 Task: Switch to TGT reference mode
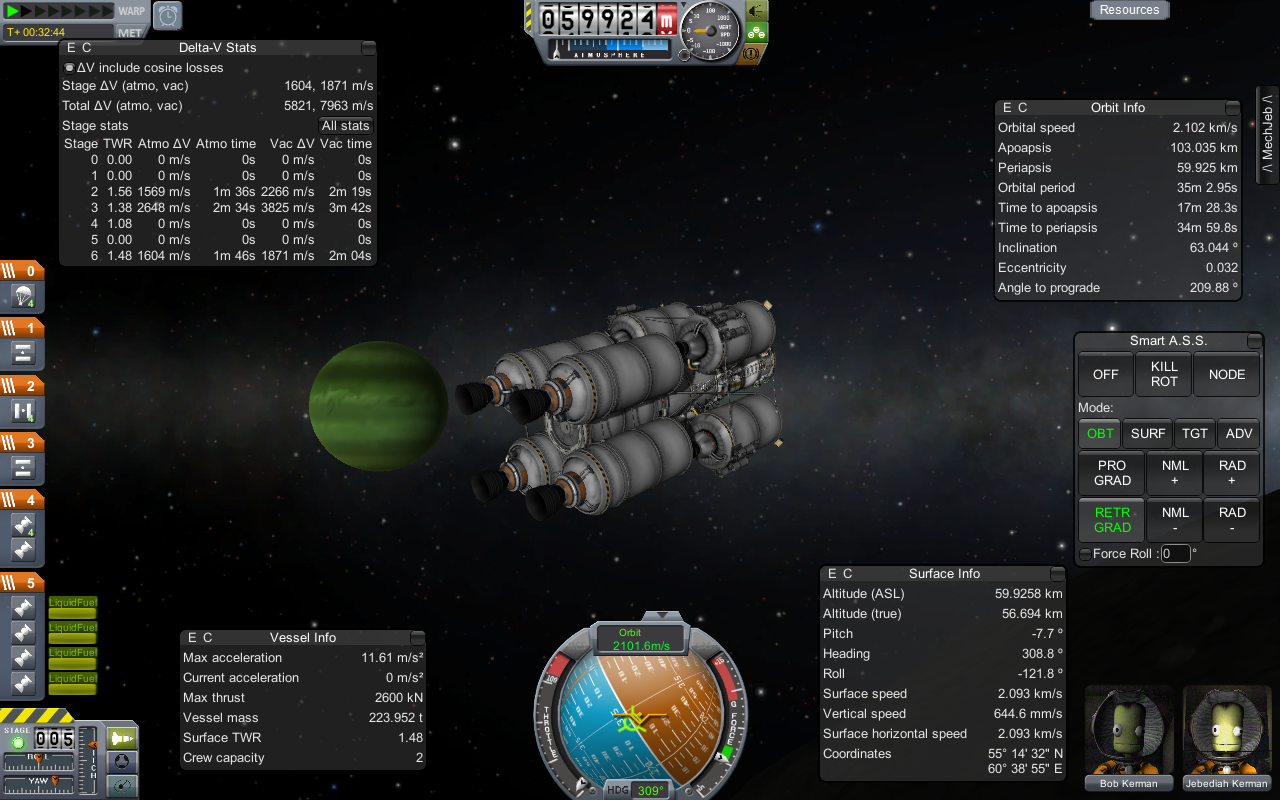(x=1195, y=434)
